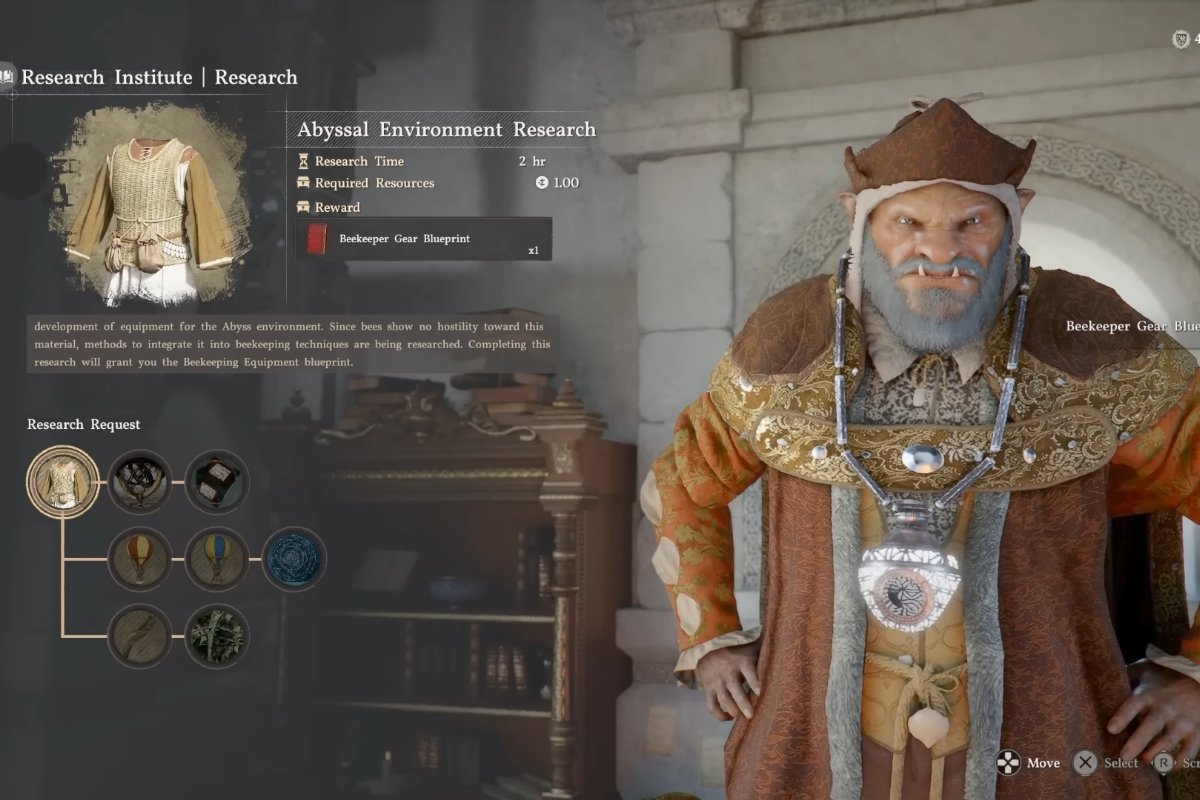The height and width of the screenshot is (800, 1200).
Task: Click the Beekeeper Gear Blueprint reward item
Action: [423, 239]
